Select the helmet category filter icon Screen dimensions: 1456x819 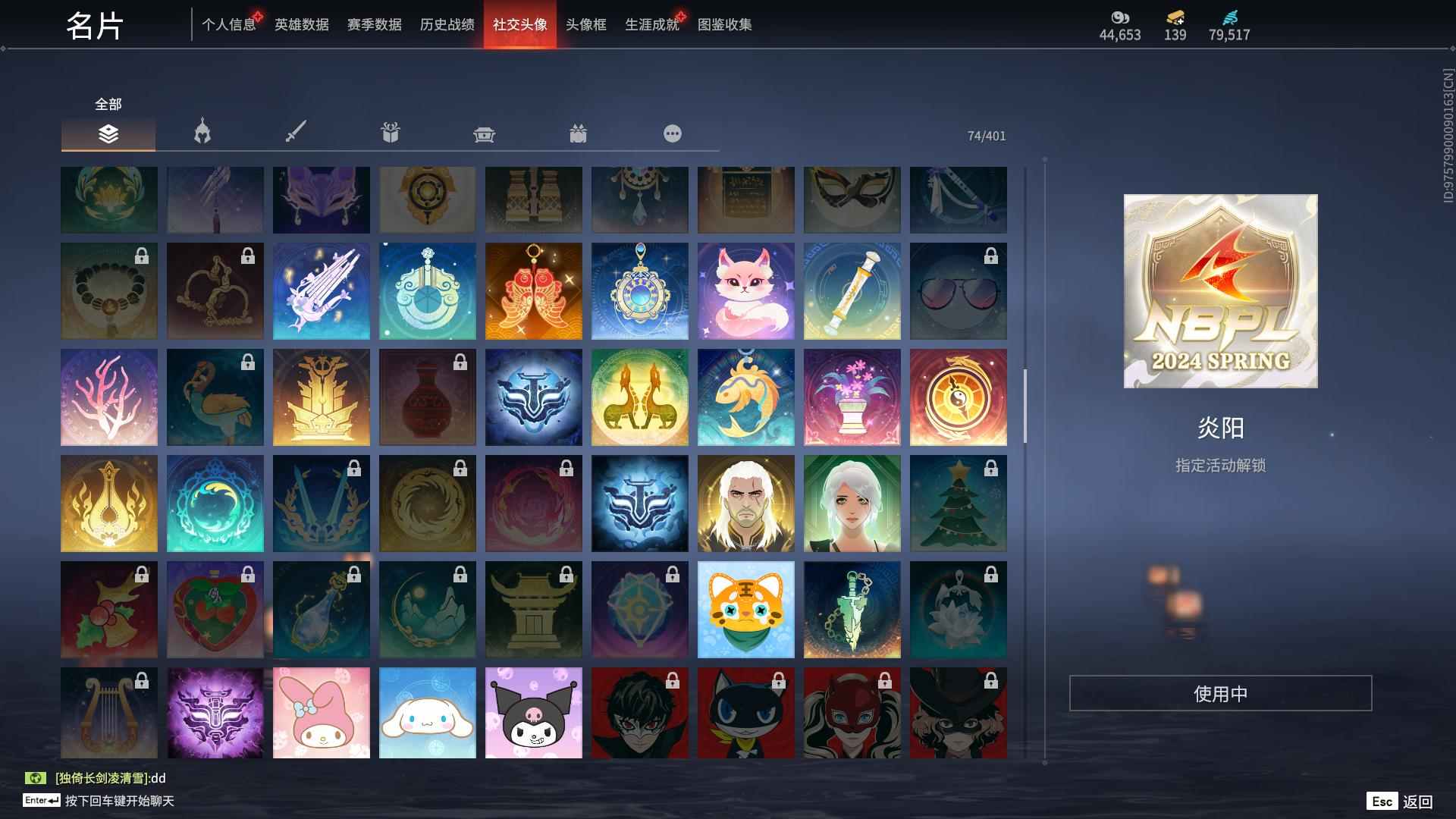click(x=201, y=133)
